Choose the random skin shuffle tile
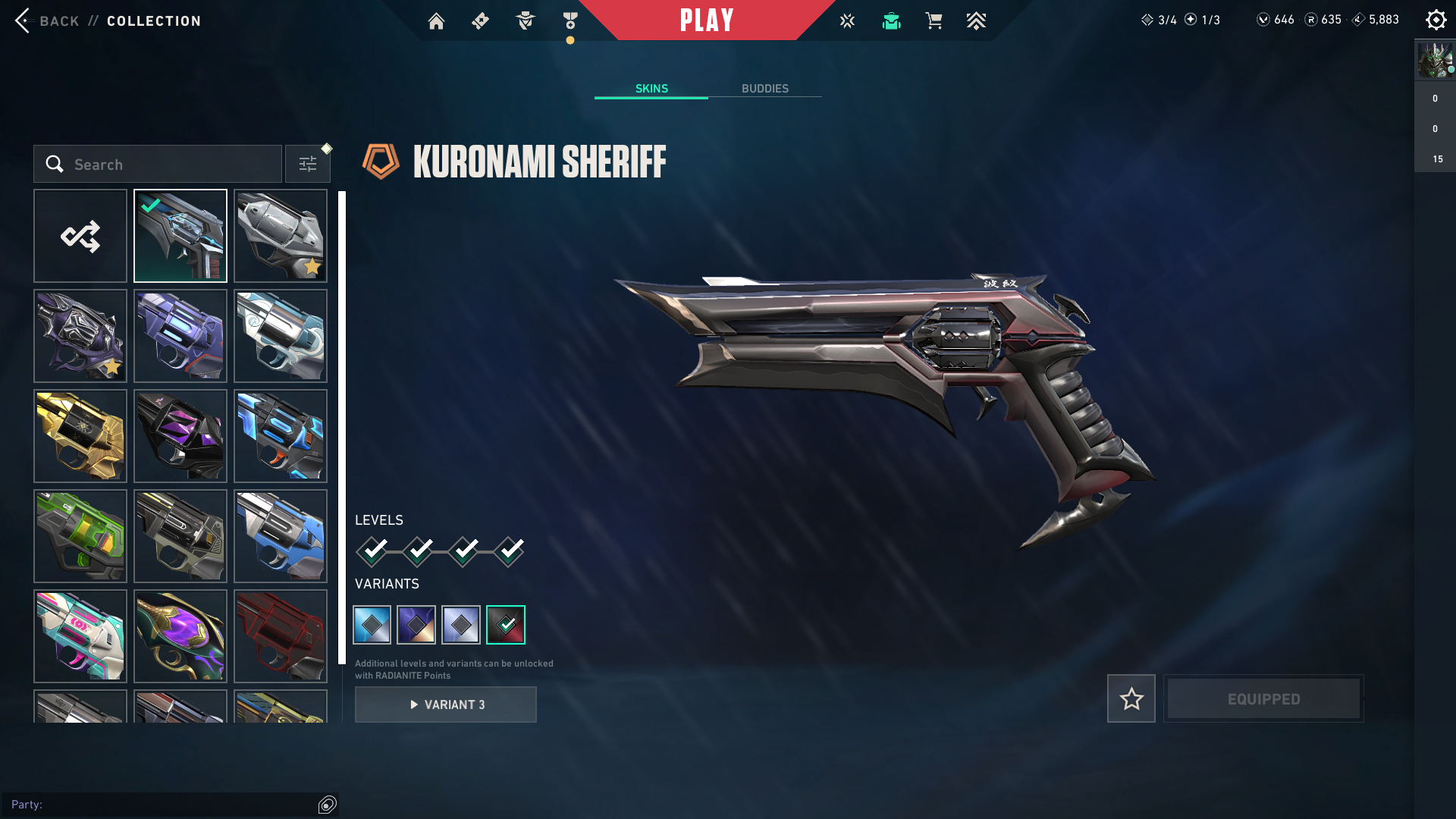This screenshot has width=1456, height=819. [80, 236]
